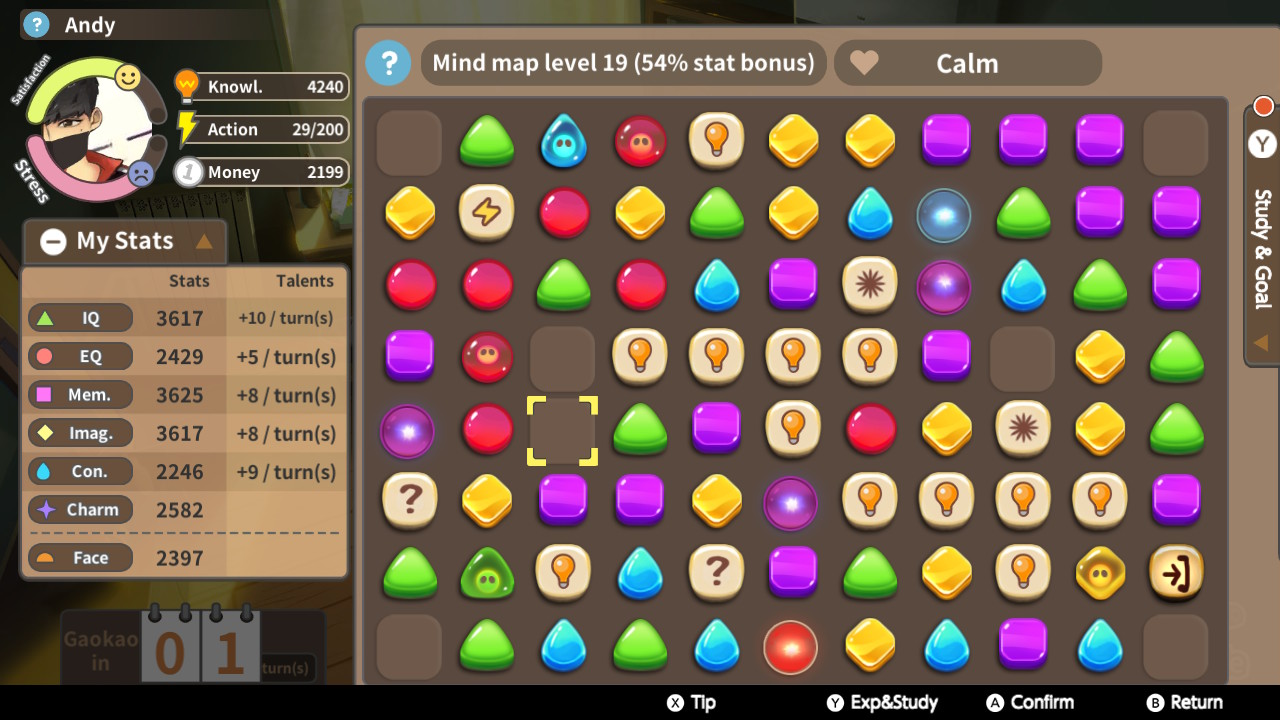Click the question mark mystery tile

(409, 502)
